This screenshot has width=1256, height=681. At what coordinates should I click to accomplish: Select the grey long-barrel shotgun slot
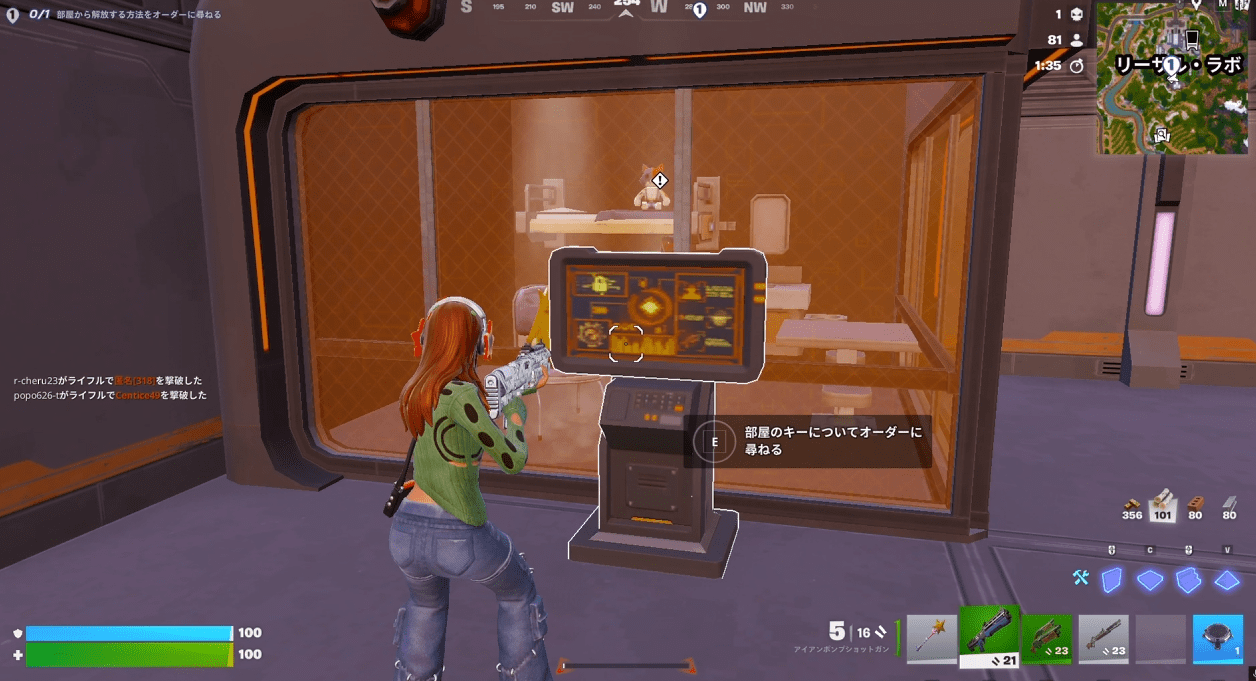pos(1104,638)
